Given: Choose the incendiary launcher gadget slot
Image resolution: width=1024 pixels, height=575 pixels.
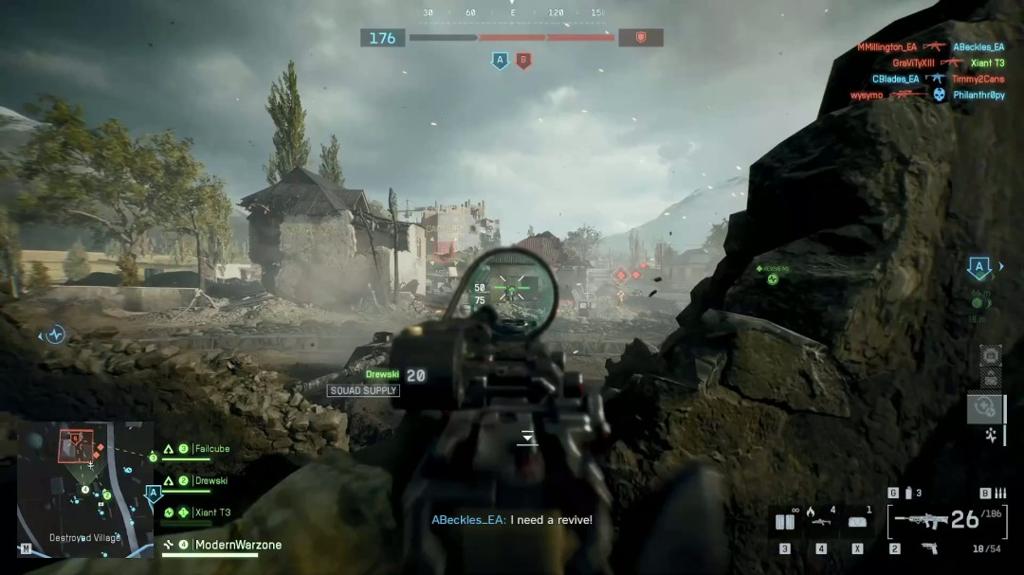Looking at the screenshot, I should [x=821, y=521].
